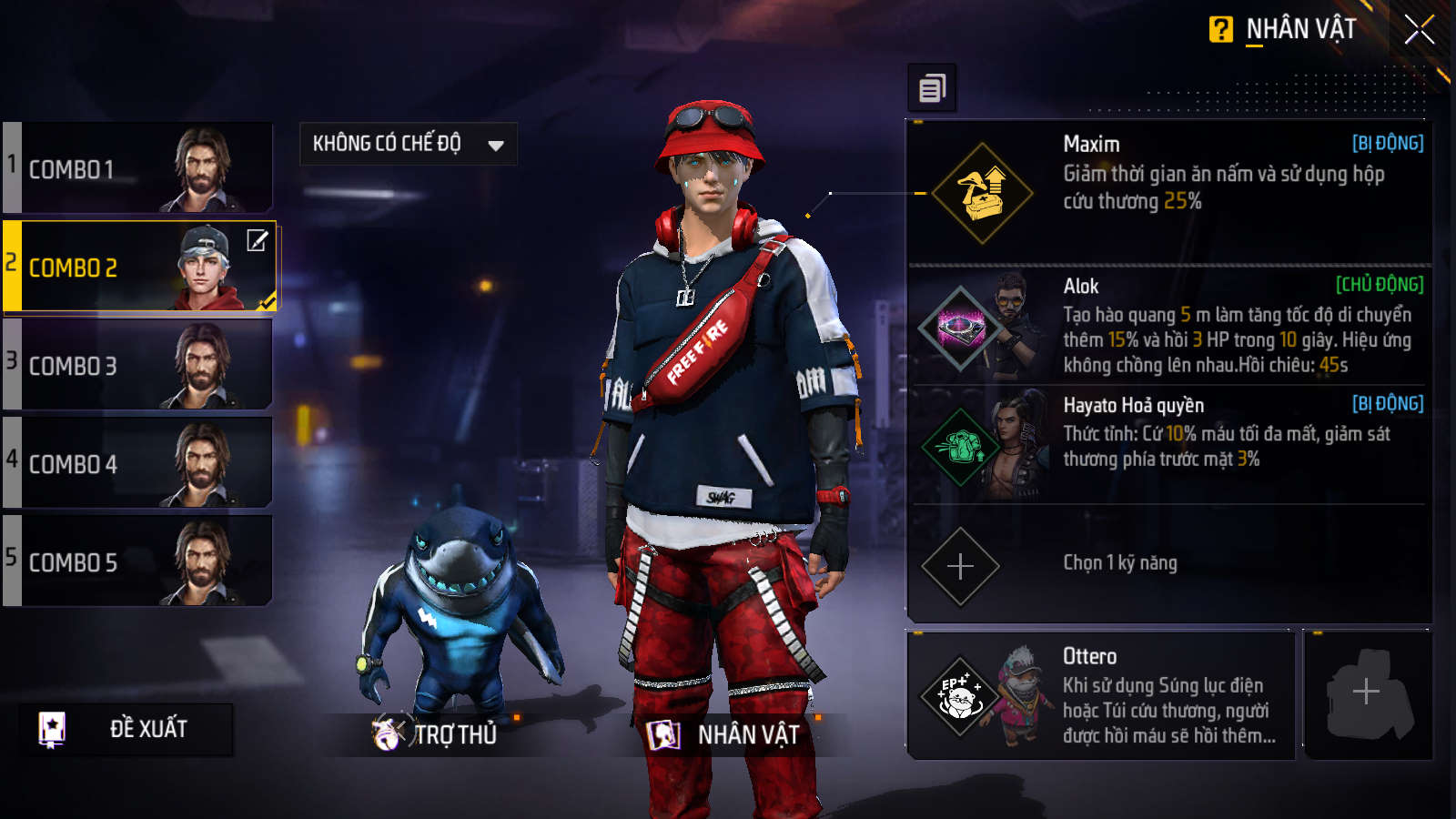The image size is (1456, 819).
Task: Select the Combo 1 preset
Action: pos(138,168)
